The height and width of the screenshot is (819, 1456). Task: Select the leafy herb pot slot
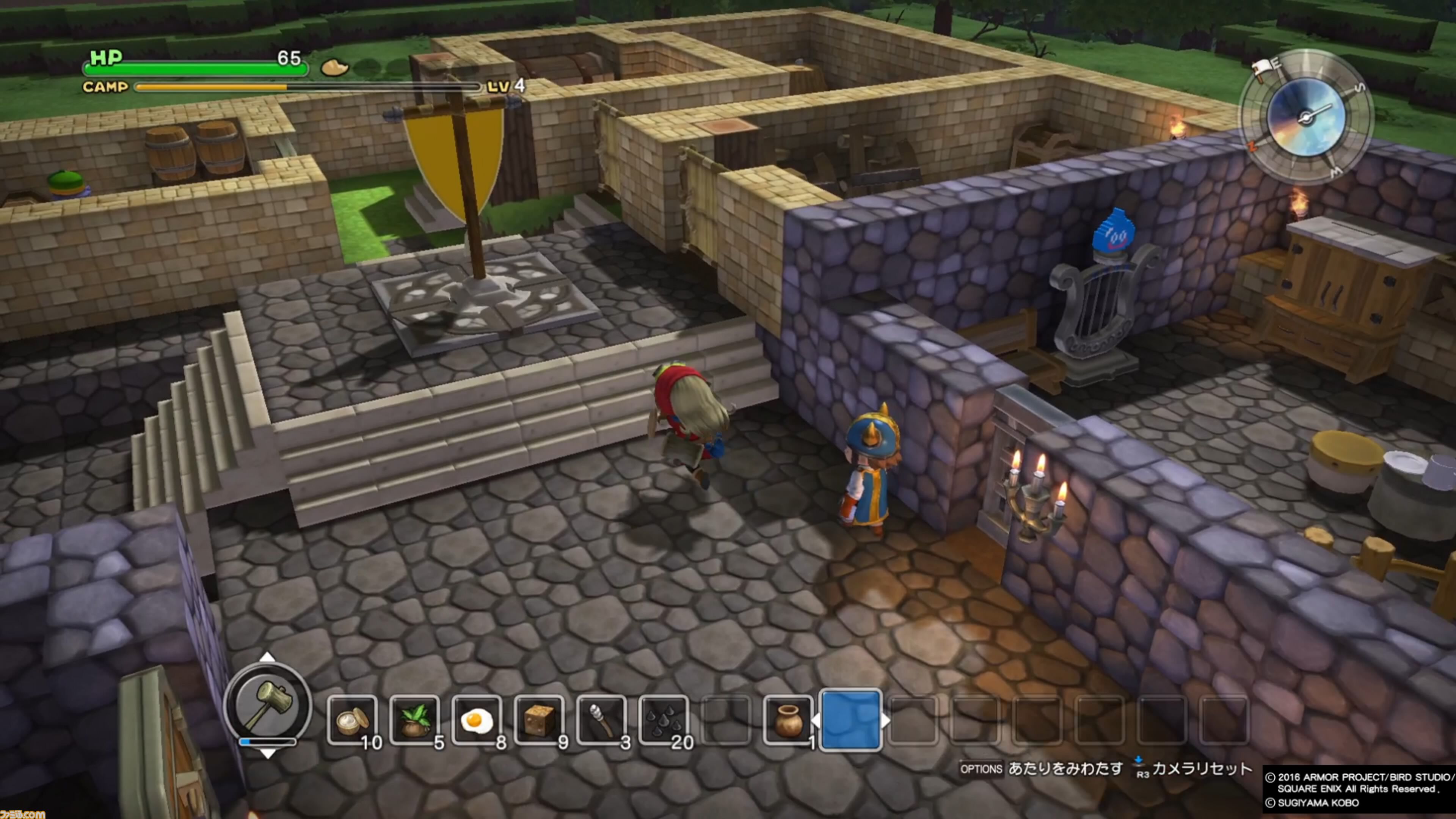414,721
